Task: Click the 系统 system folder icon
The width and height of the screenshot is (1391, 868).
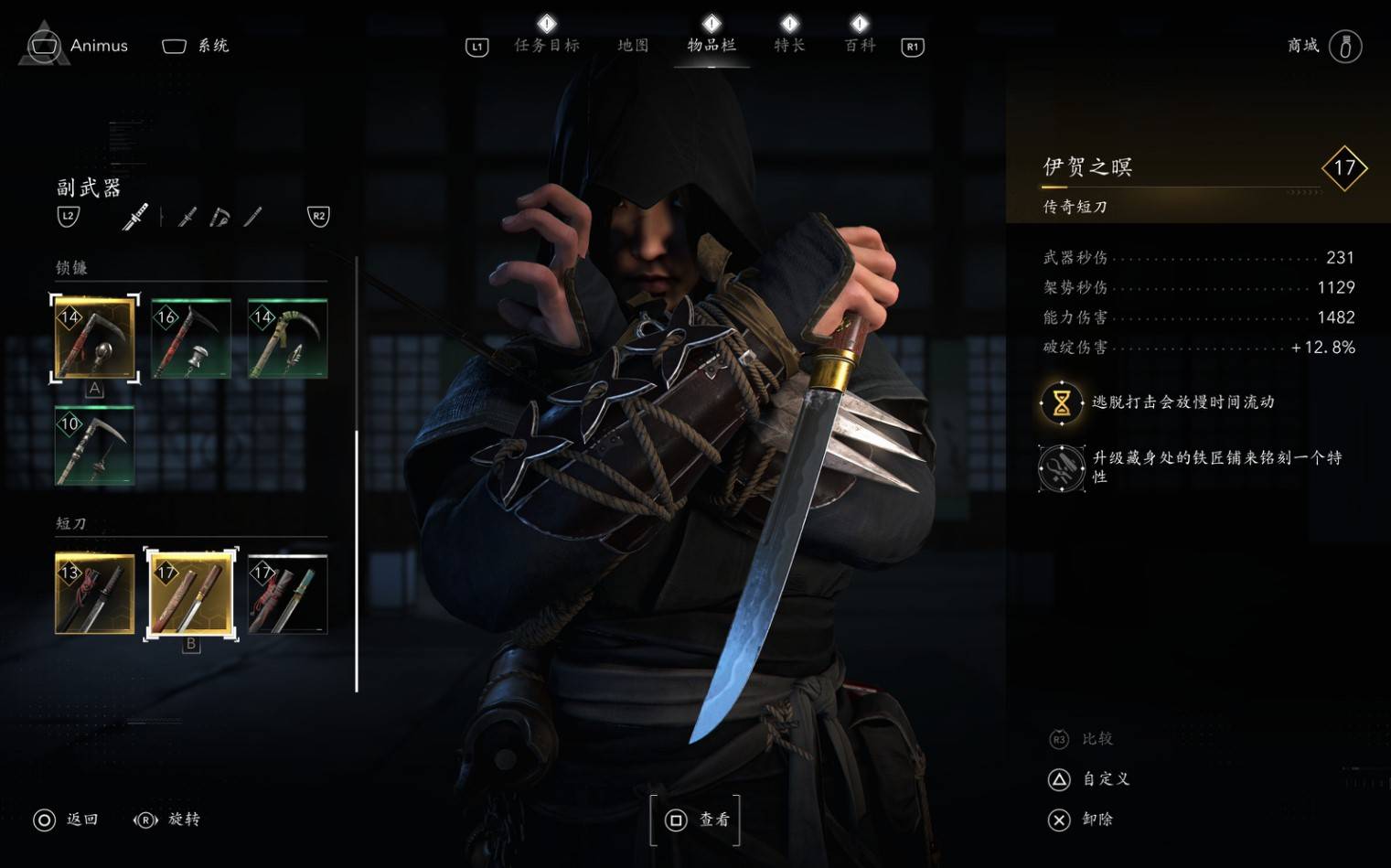Action: [173, 44]
